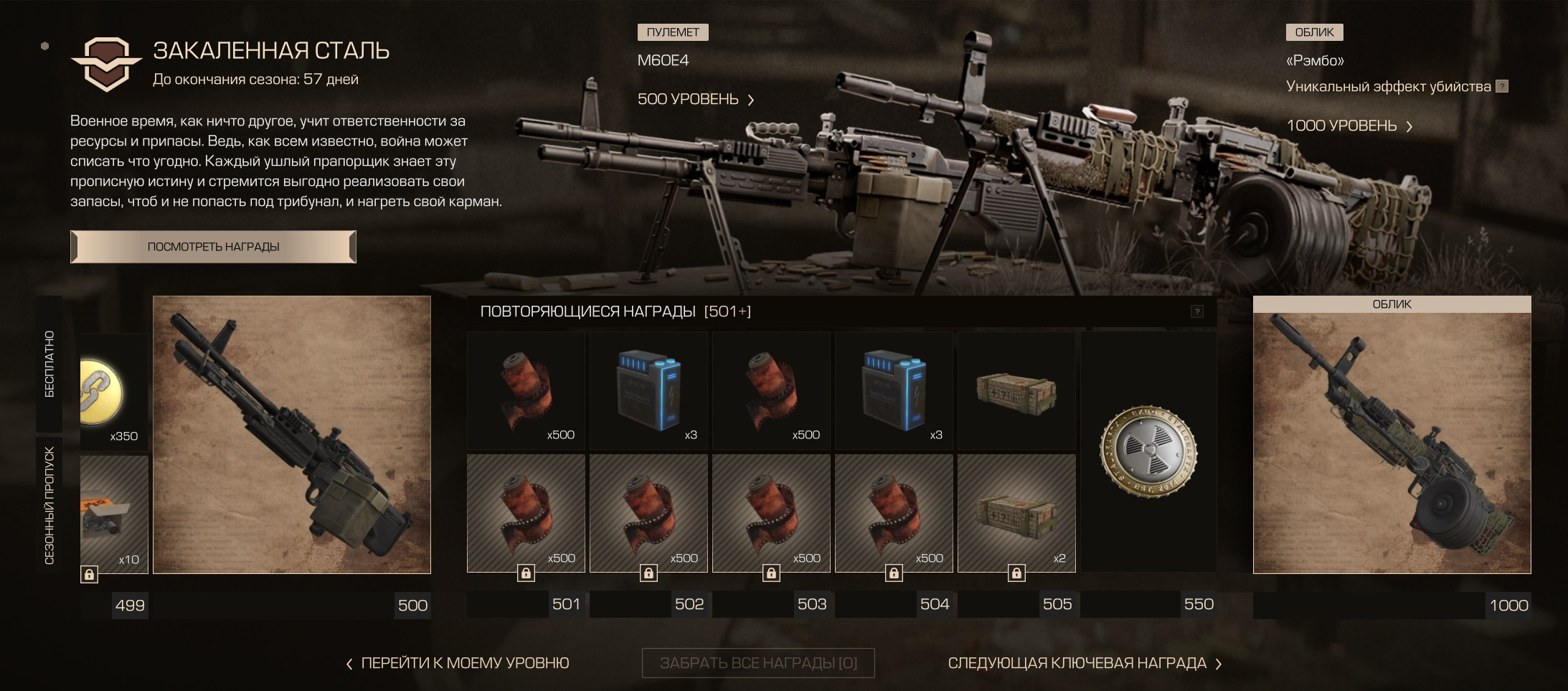This screenshot has width=1568, height=691.
Task: Pick the free ammo crate at level 505
Action: click(x=1016, y=390)
